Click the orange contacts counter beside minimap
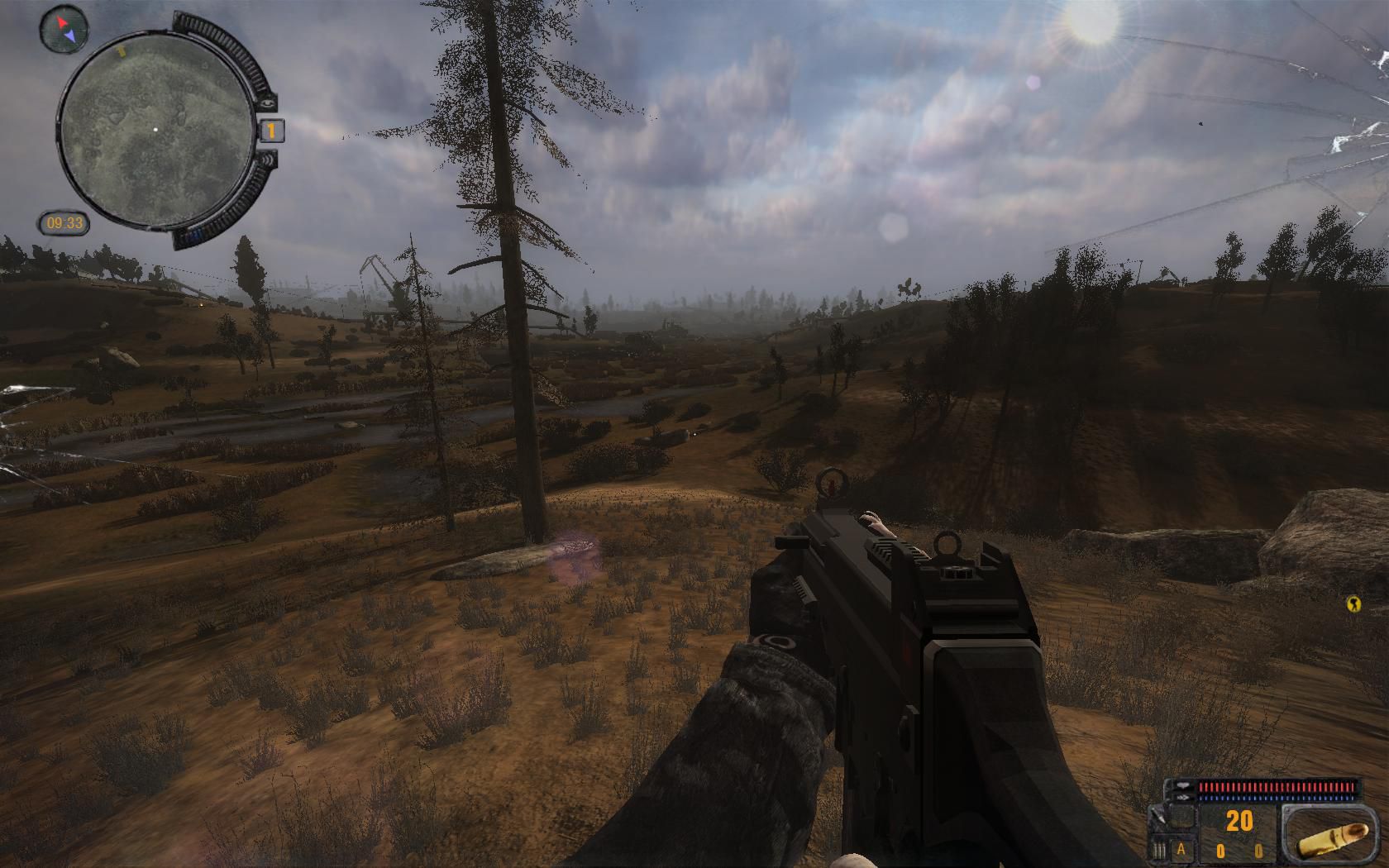1389x868 pixels. pos(272,130)
